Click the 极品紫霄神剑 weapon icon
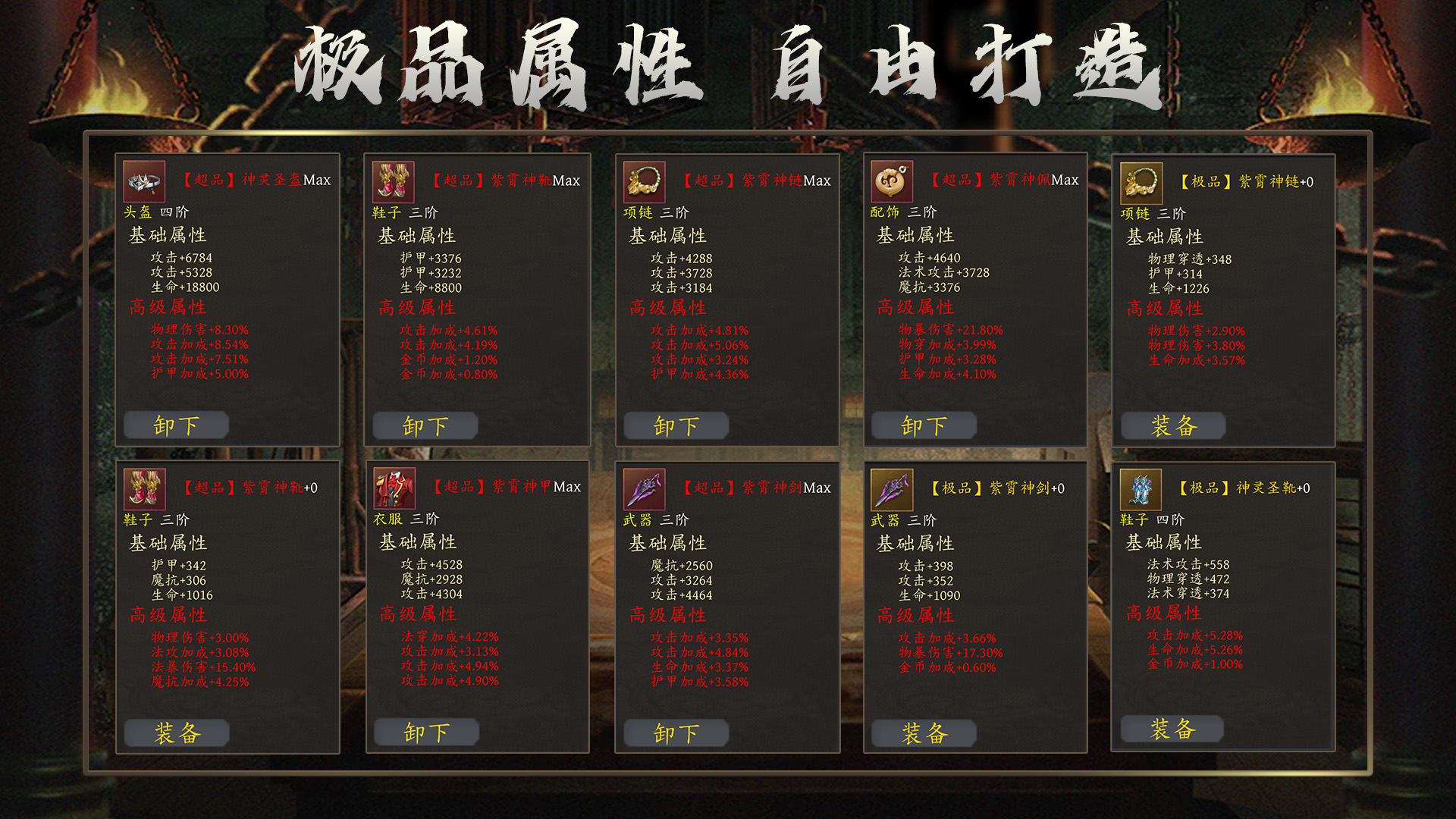Image resolution: width=1456 pixels, height=819 pixels. tap(893, 490)
